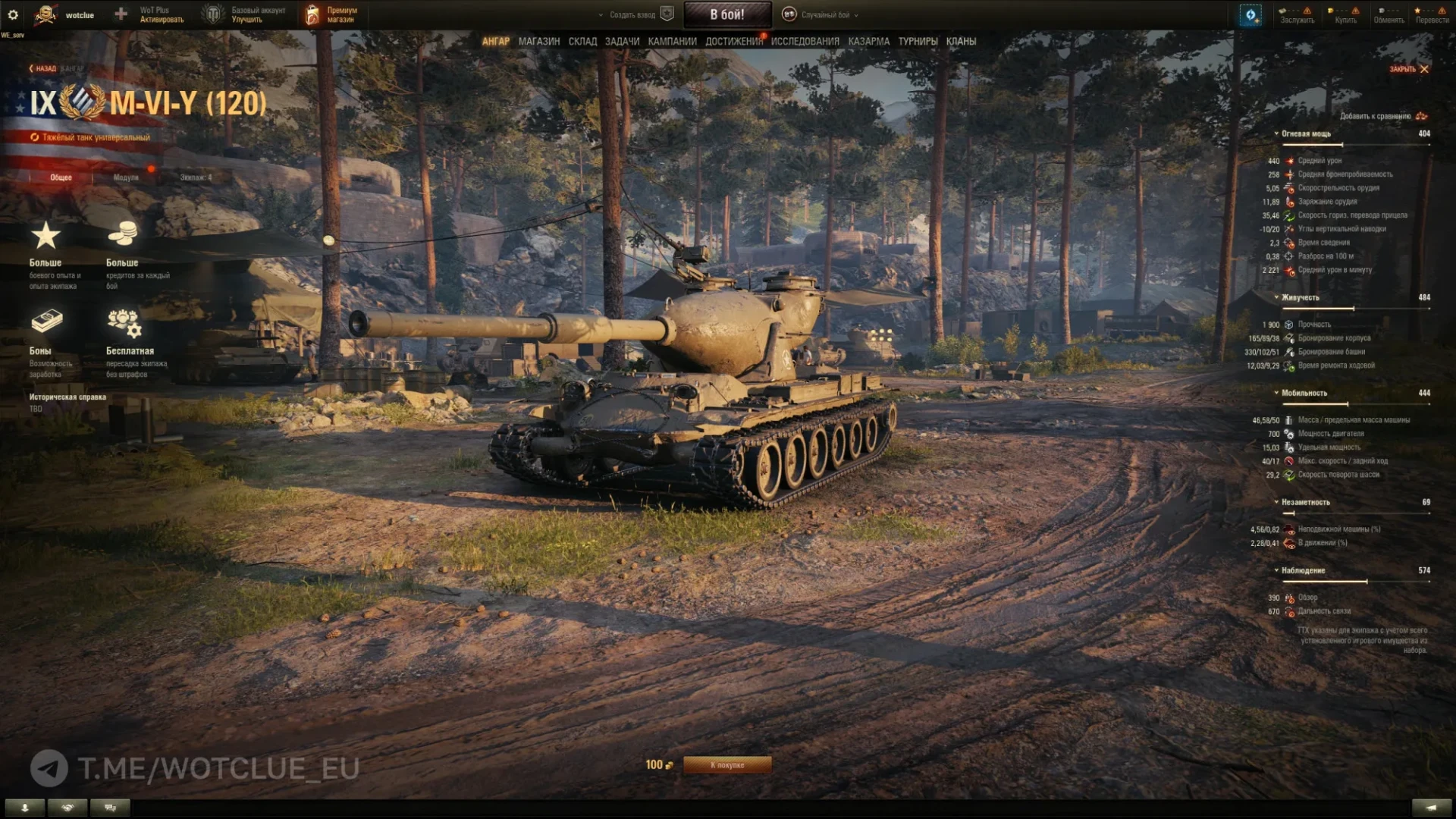Viewport: 1456px width, 819px height.
Task: Open the КАЗАРМА menu
Action: pos(868,42)
